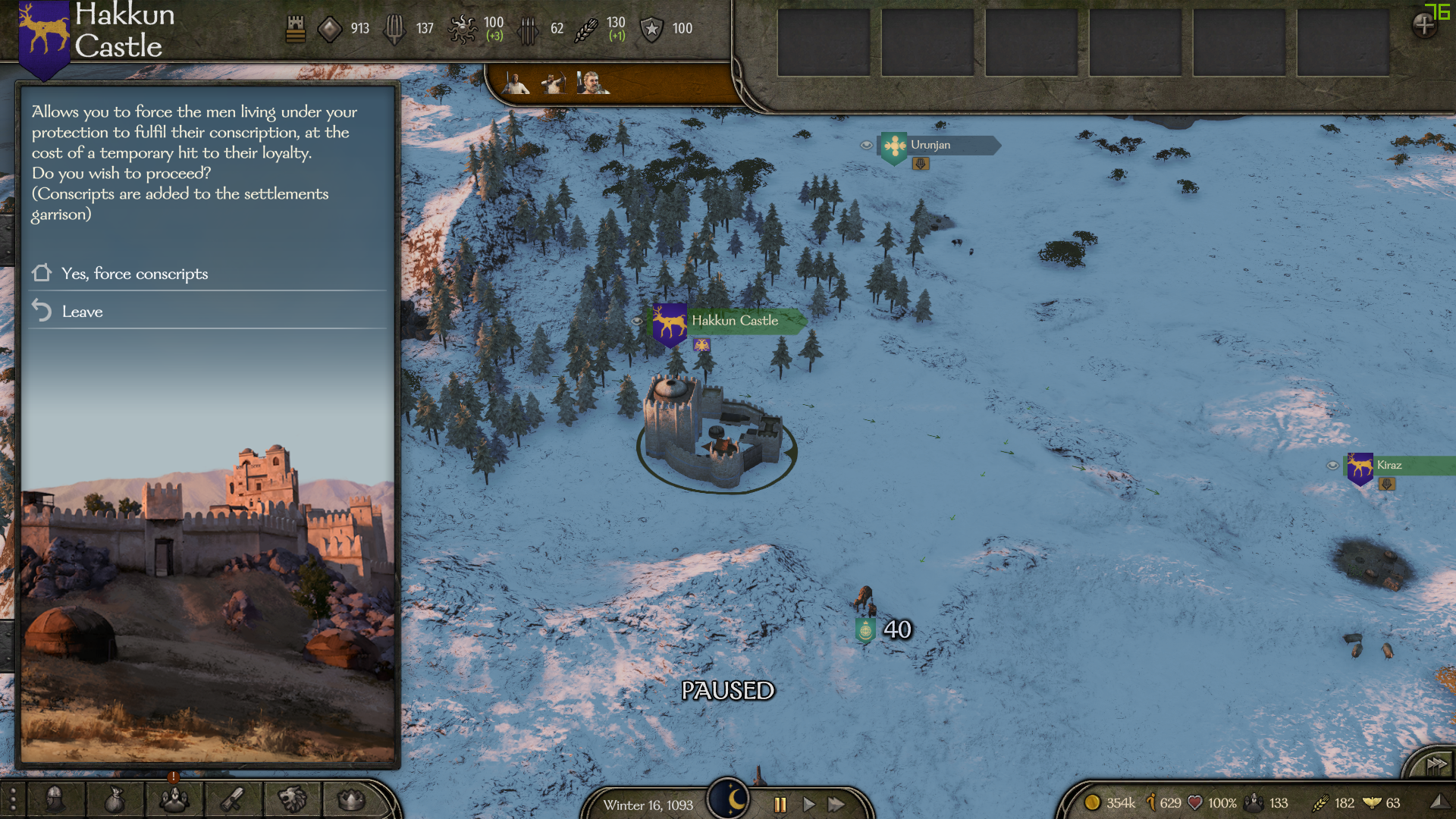
Task: Select the Leave option
Action: point(82,312)
